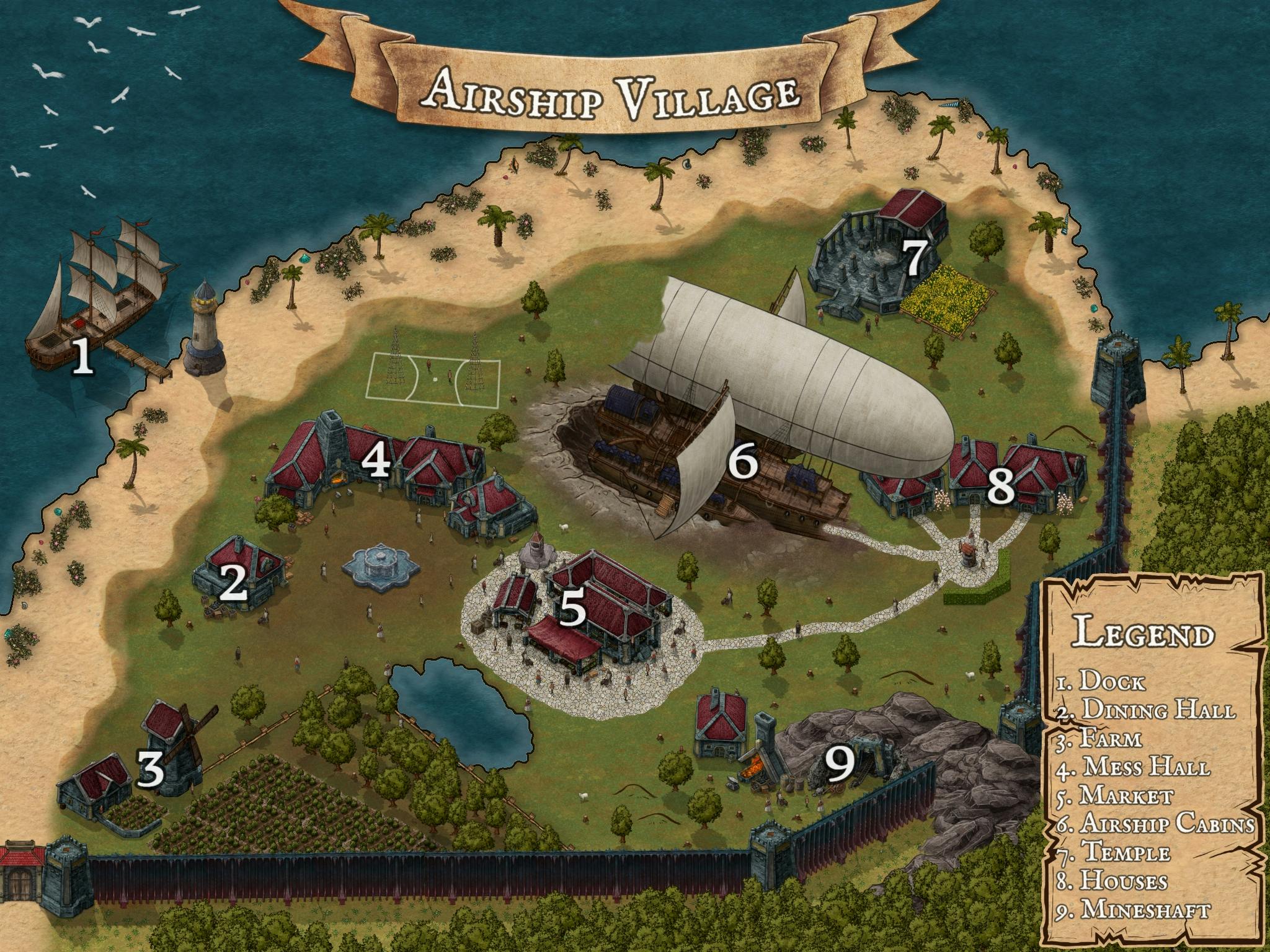Image resolution: width=1270 pixels, height=952 pixels.
Task: Select map marker 6 on the airship
Action: click(x=742, y=462)
